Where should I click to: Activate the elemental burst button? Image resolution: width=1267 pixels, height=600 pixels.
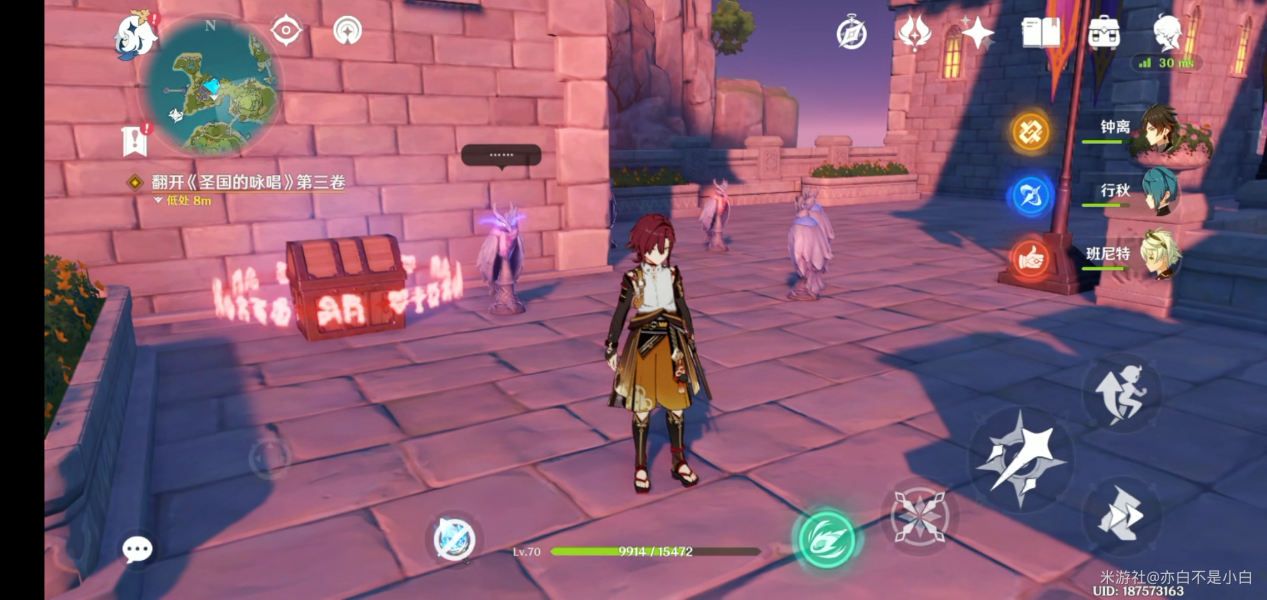(x=920, y=517)
